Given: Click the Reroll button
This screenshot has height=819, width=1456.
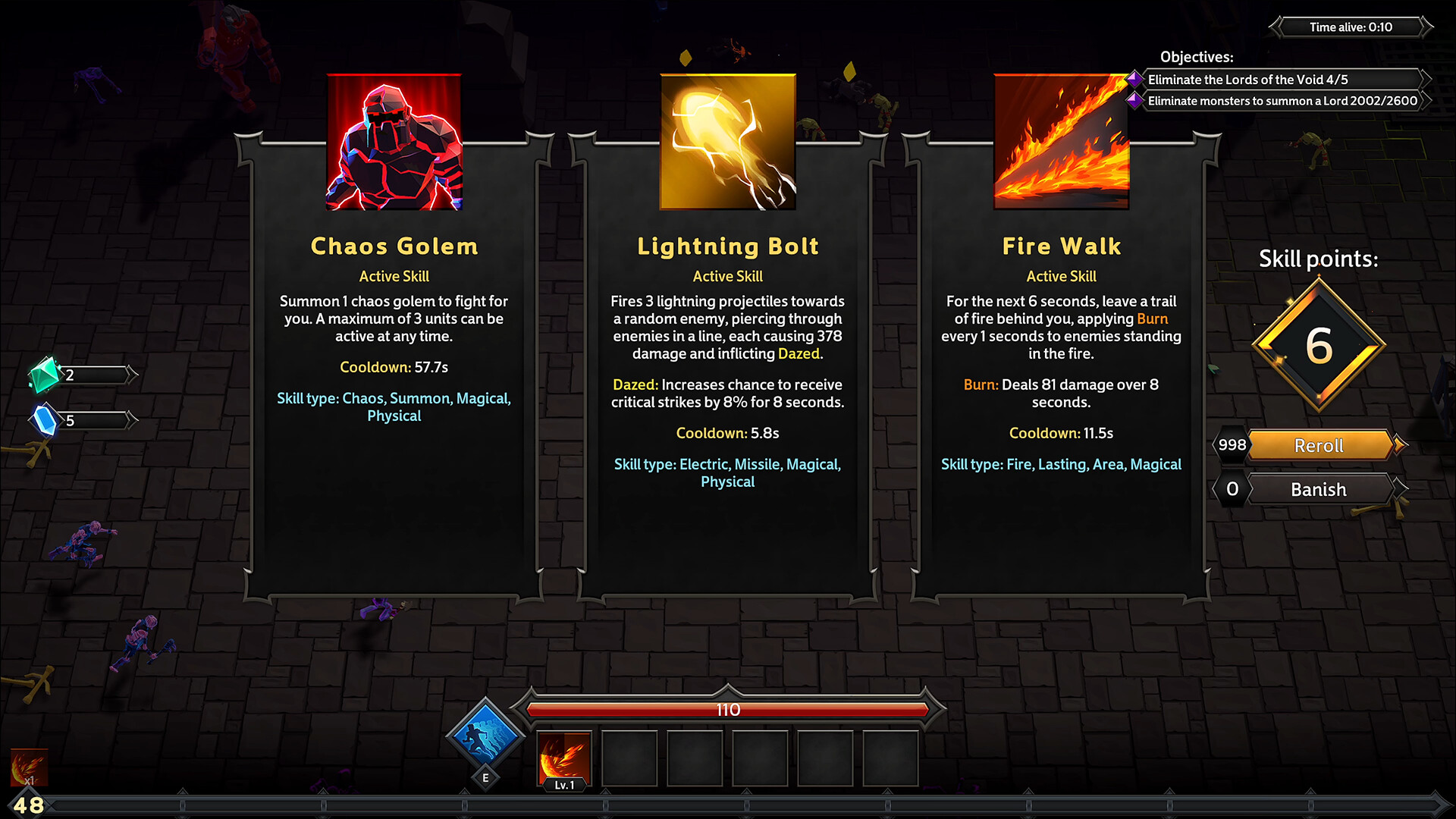Looking at the screenshot, I should 1318,446.
